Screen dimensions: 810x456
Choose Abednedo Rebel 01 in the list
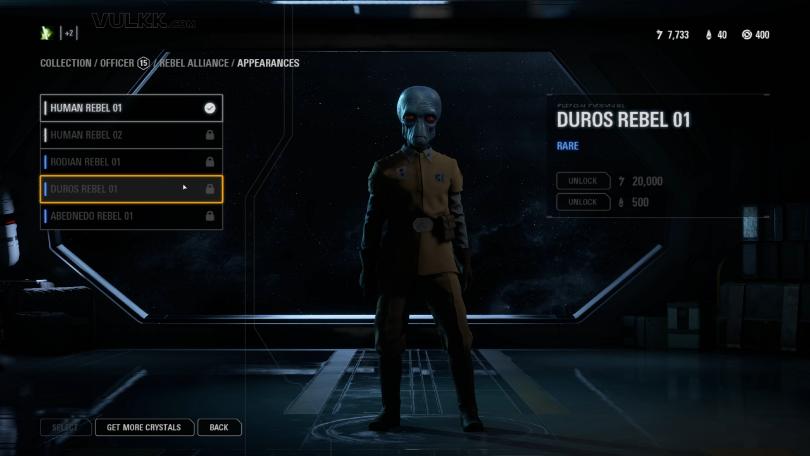[x=130, y=216]
